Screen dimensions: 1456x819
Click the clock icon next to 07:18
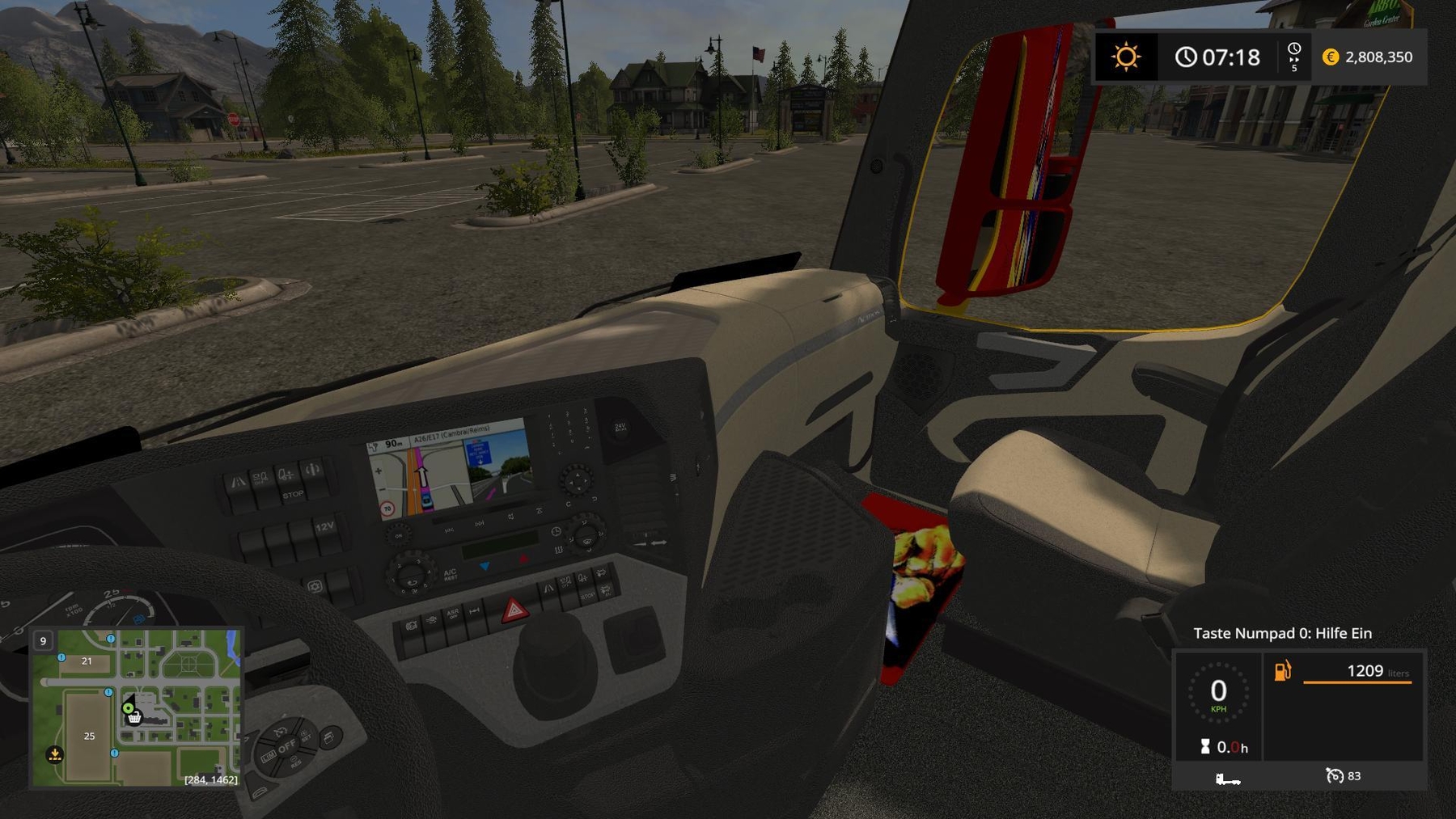tap(1186, 57)
